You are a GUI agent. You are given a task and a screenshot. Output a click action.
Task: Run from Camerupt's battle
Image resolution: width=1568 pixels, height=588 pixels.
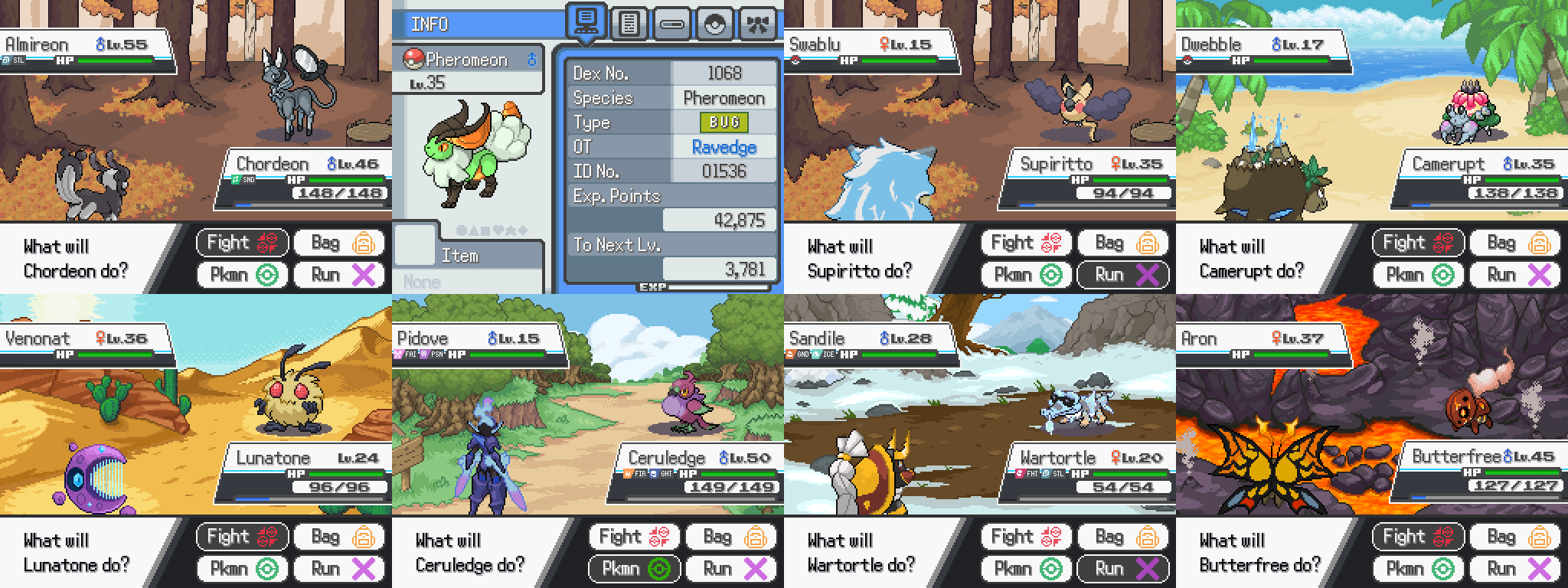pos(1516,274)
